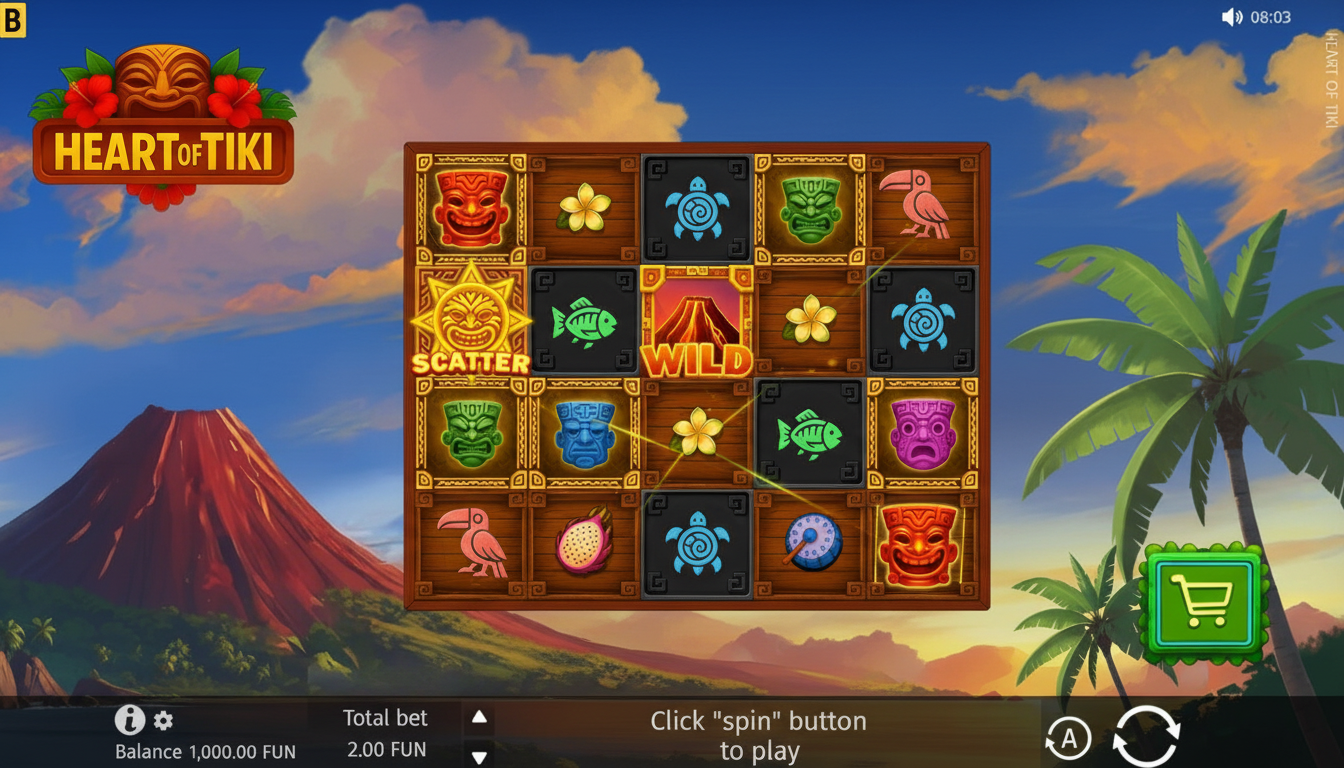This screenshot has height=768, width=1344.
Task: Enable autoplay with the A icon
Action: pos(1069,737)
